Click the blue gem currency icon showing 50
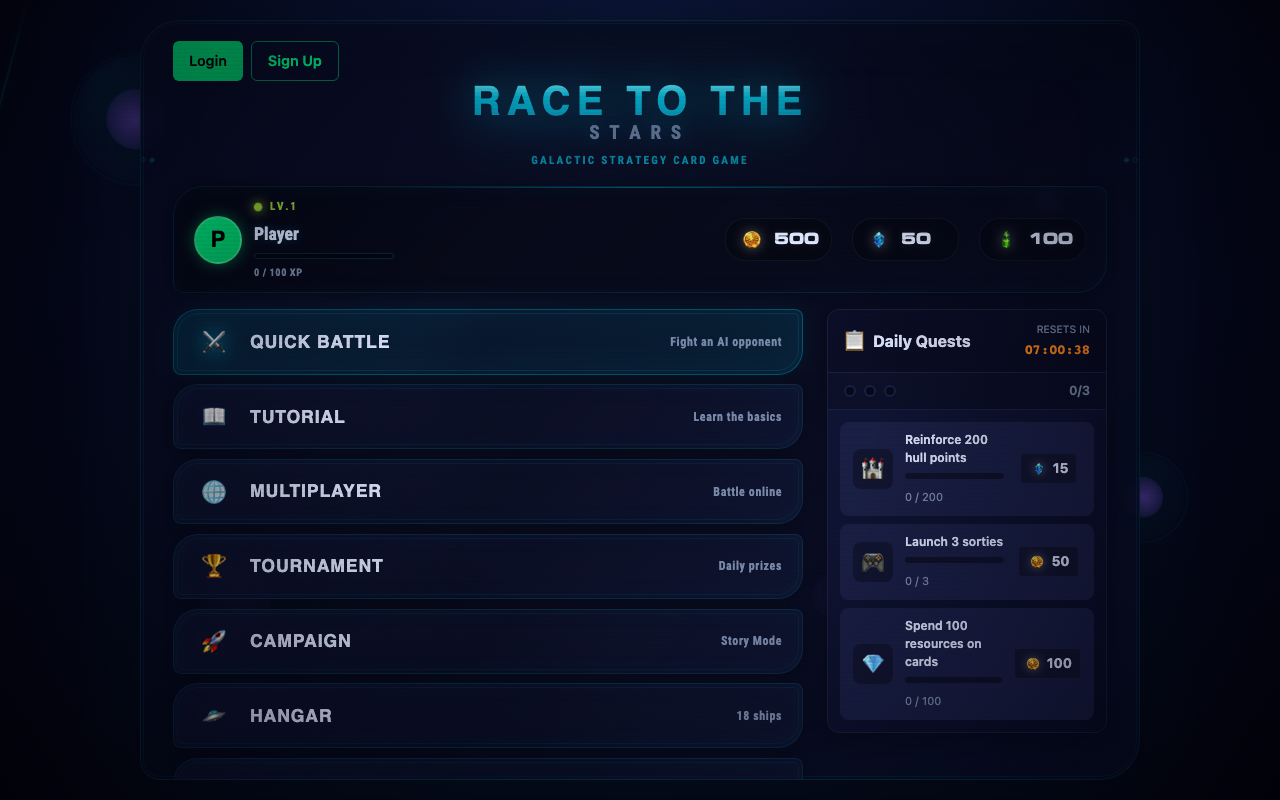 [x=879, y=239]
